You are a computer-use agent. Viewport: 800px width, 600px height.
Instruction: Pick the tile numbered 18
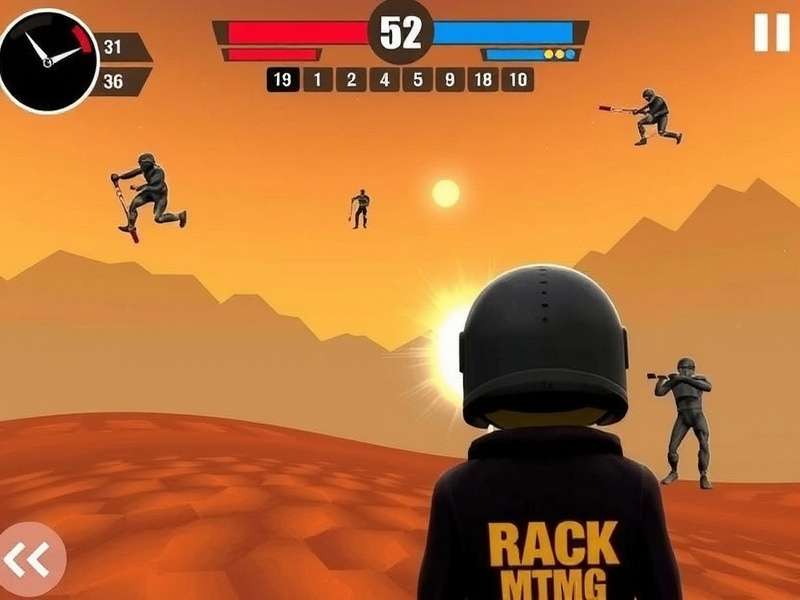tap(483, 80)
